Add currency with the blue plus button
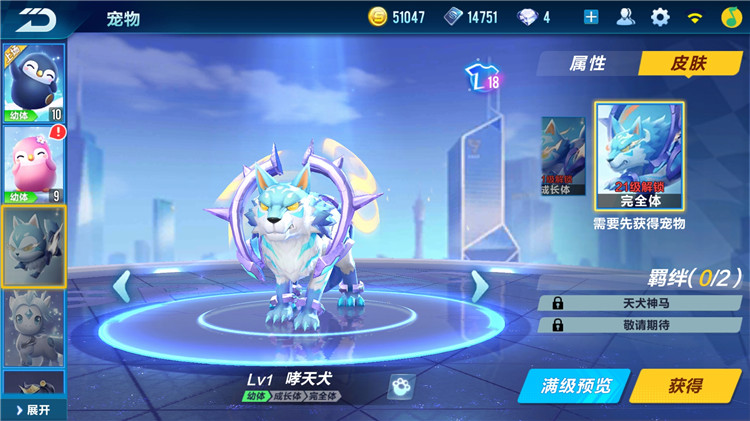Viewport: 750px width, 421px height. pos(591,17)
